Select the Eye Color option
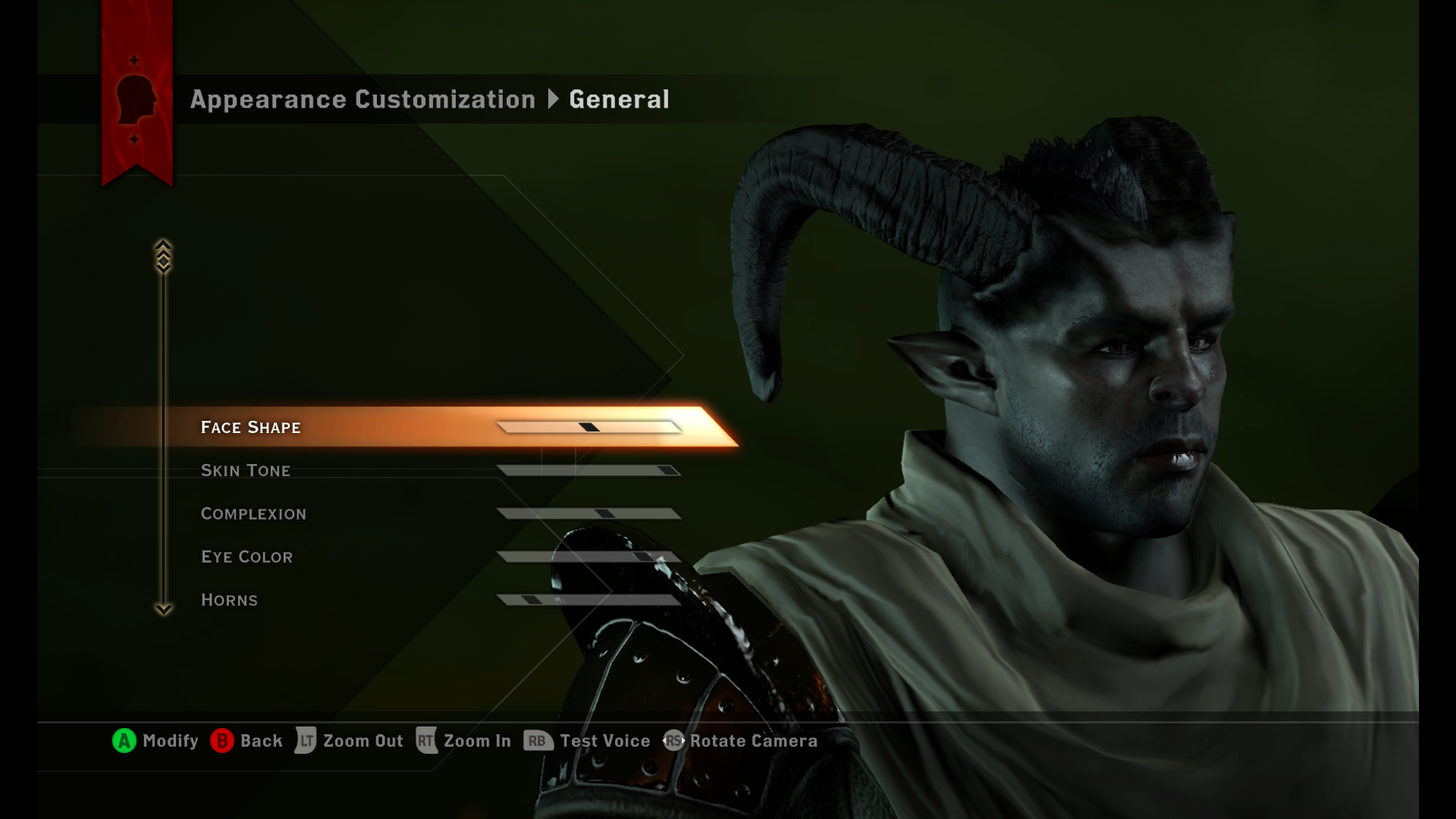The width and height of the screenshot is (1456, 819). pyautogui.click(x=247, y=556)
